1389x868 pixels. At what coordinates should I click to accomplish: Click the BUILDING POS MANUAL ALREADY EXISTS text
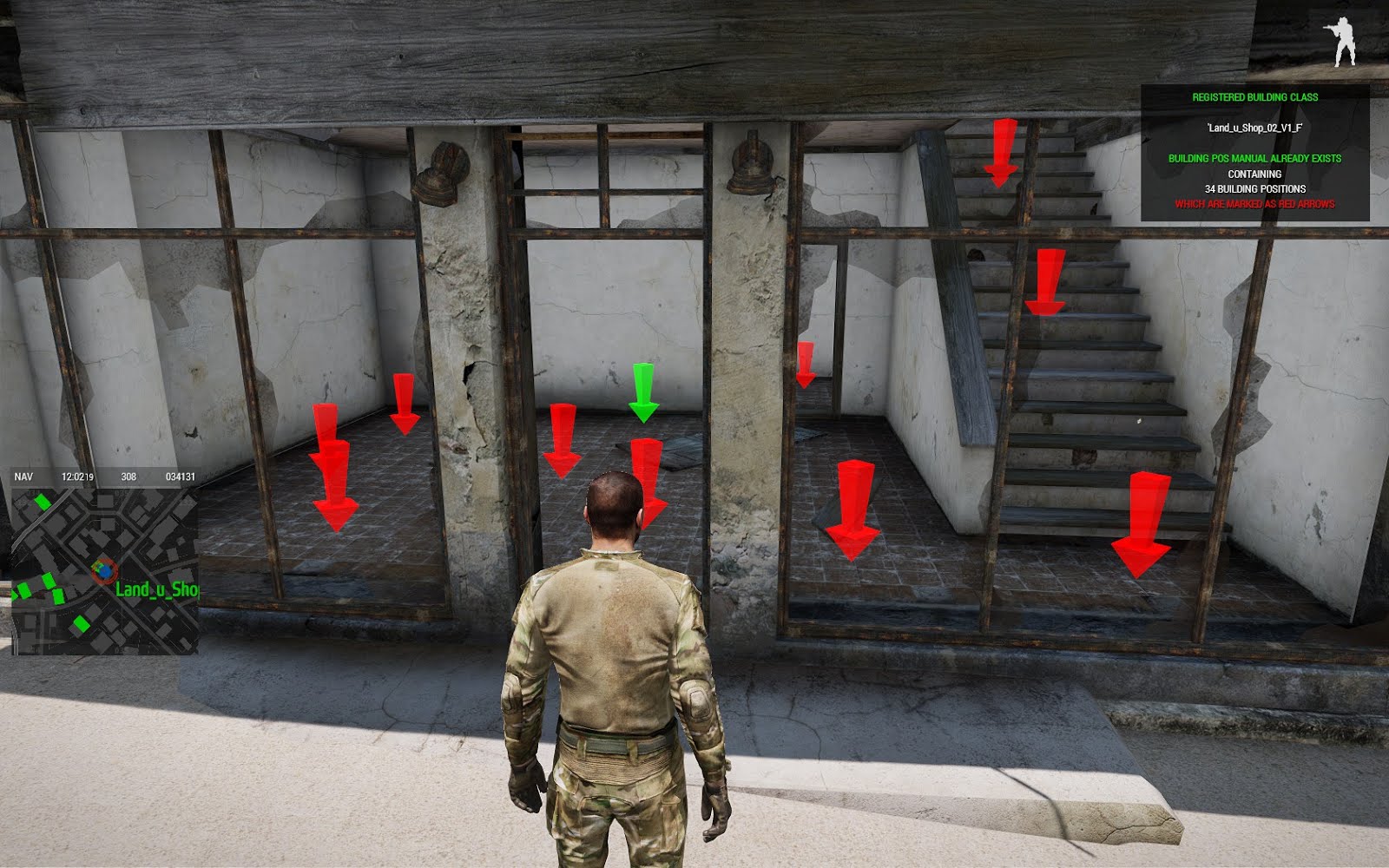tap(1256, 159)
